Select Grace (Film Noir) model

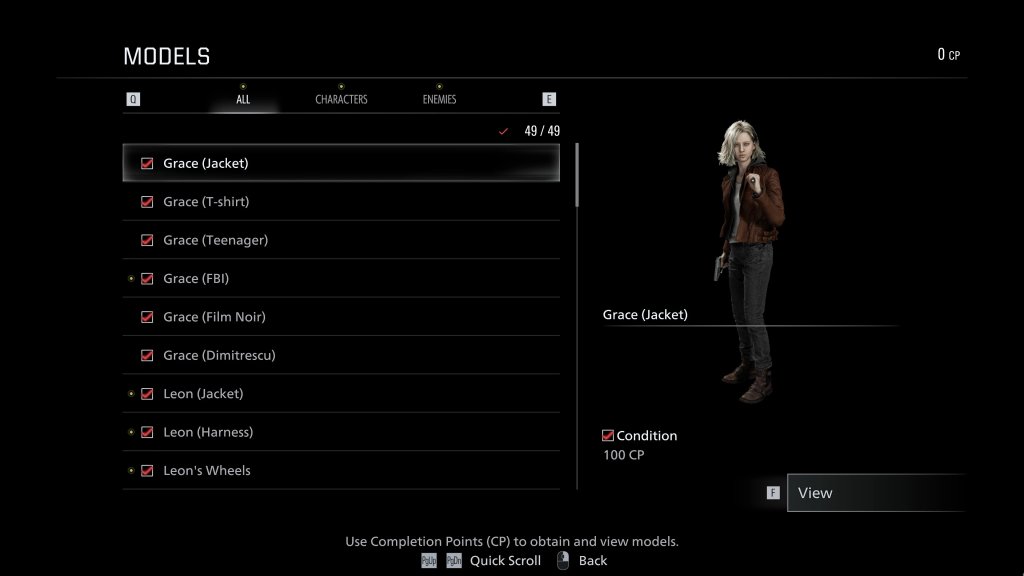(340, 317)
